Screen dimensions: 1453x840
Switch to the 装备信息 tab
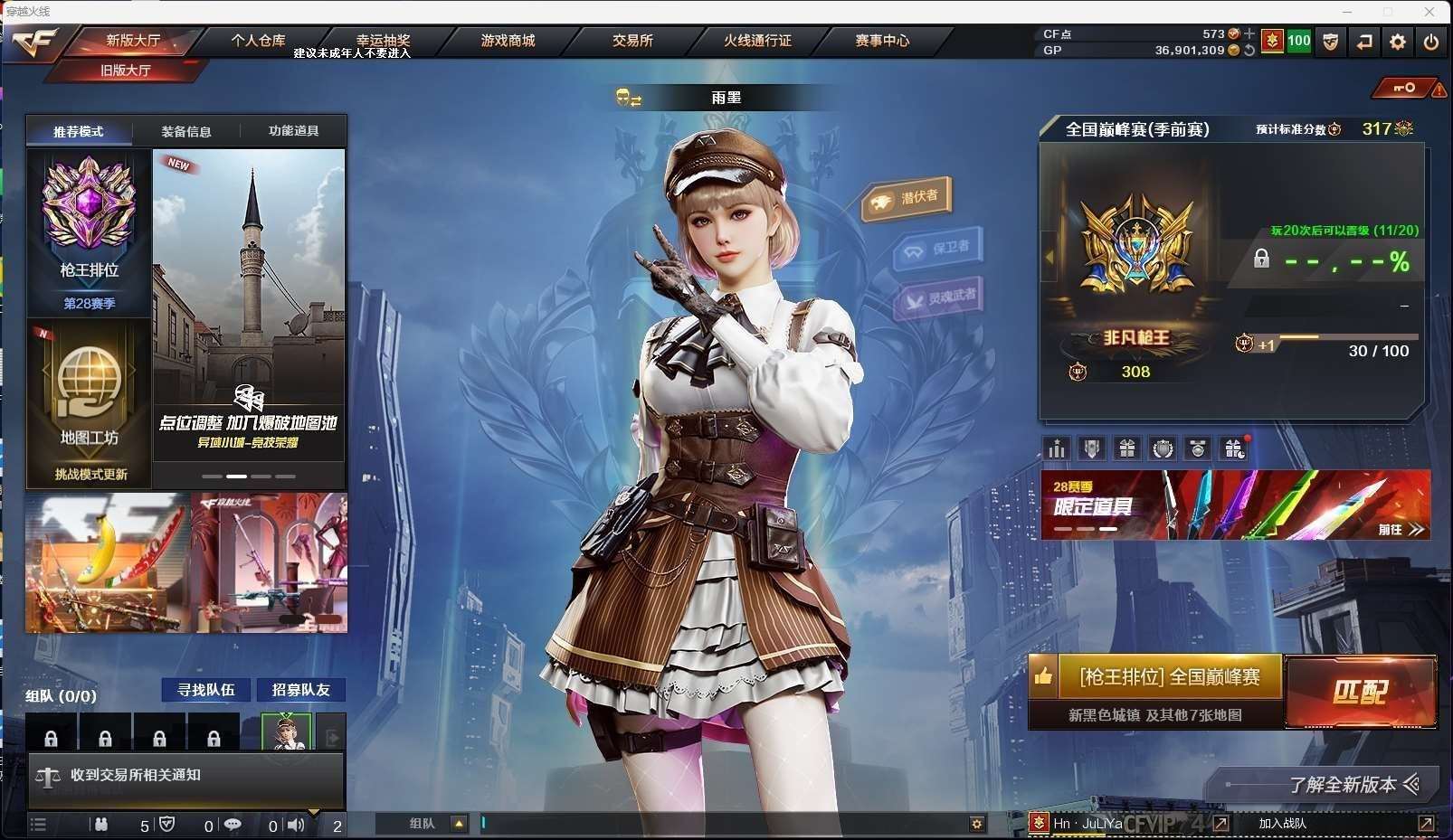(x=186, y=131)
